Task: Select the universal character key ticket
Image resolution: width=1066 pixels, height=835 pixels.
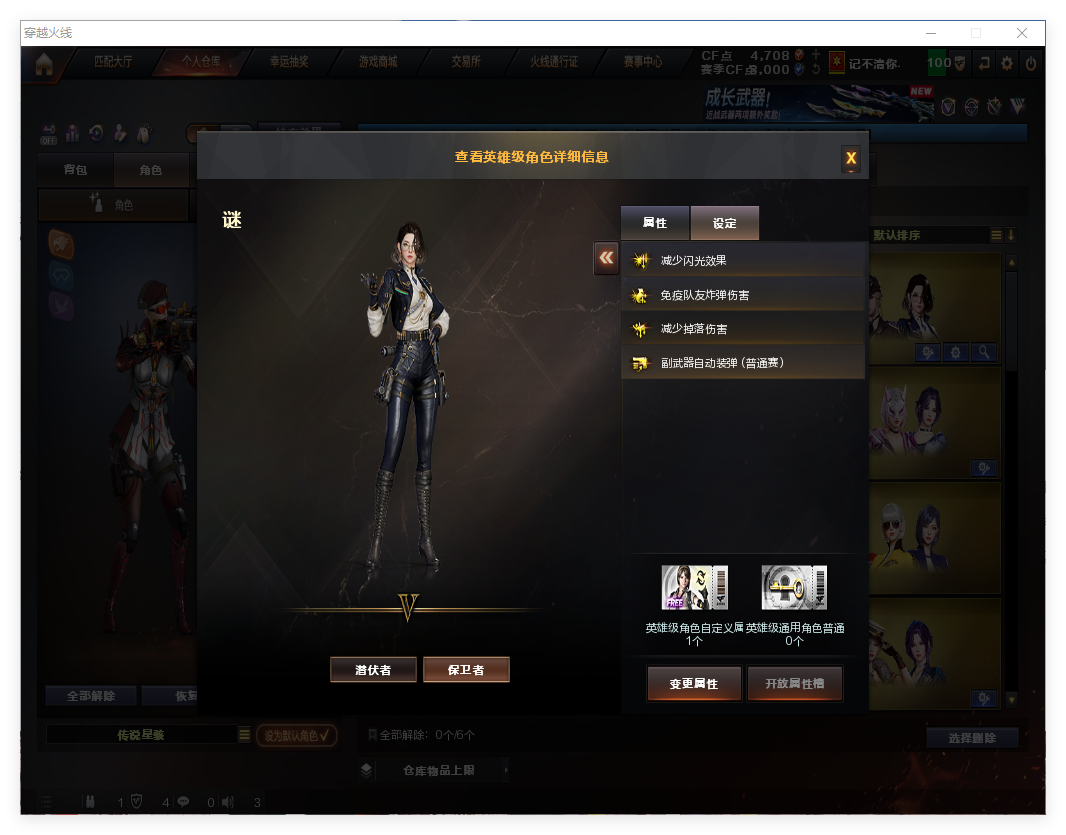Action: point(794,588)
